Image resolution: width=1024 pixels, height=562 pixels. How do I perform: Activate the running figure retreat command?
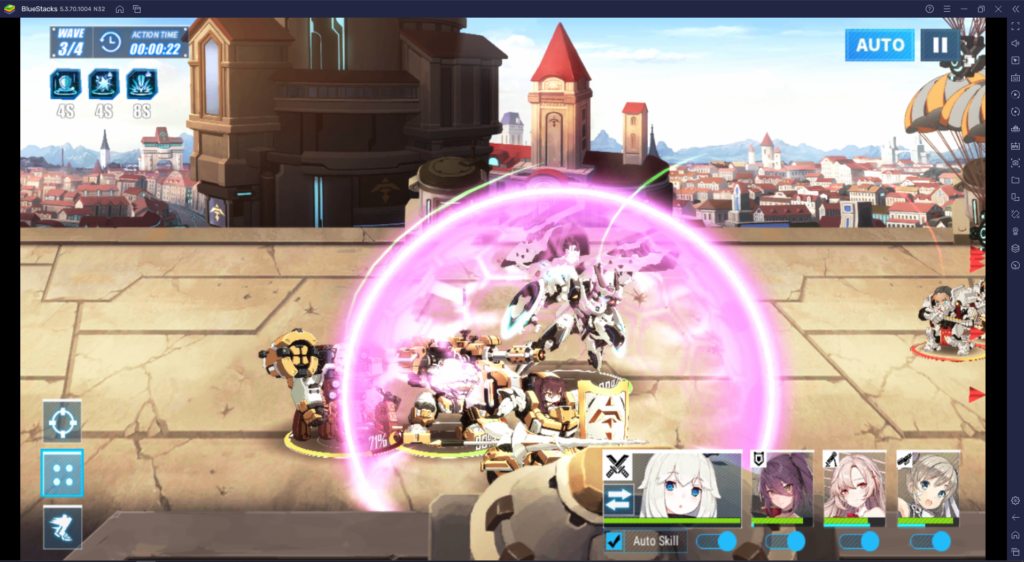(62, 527)
